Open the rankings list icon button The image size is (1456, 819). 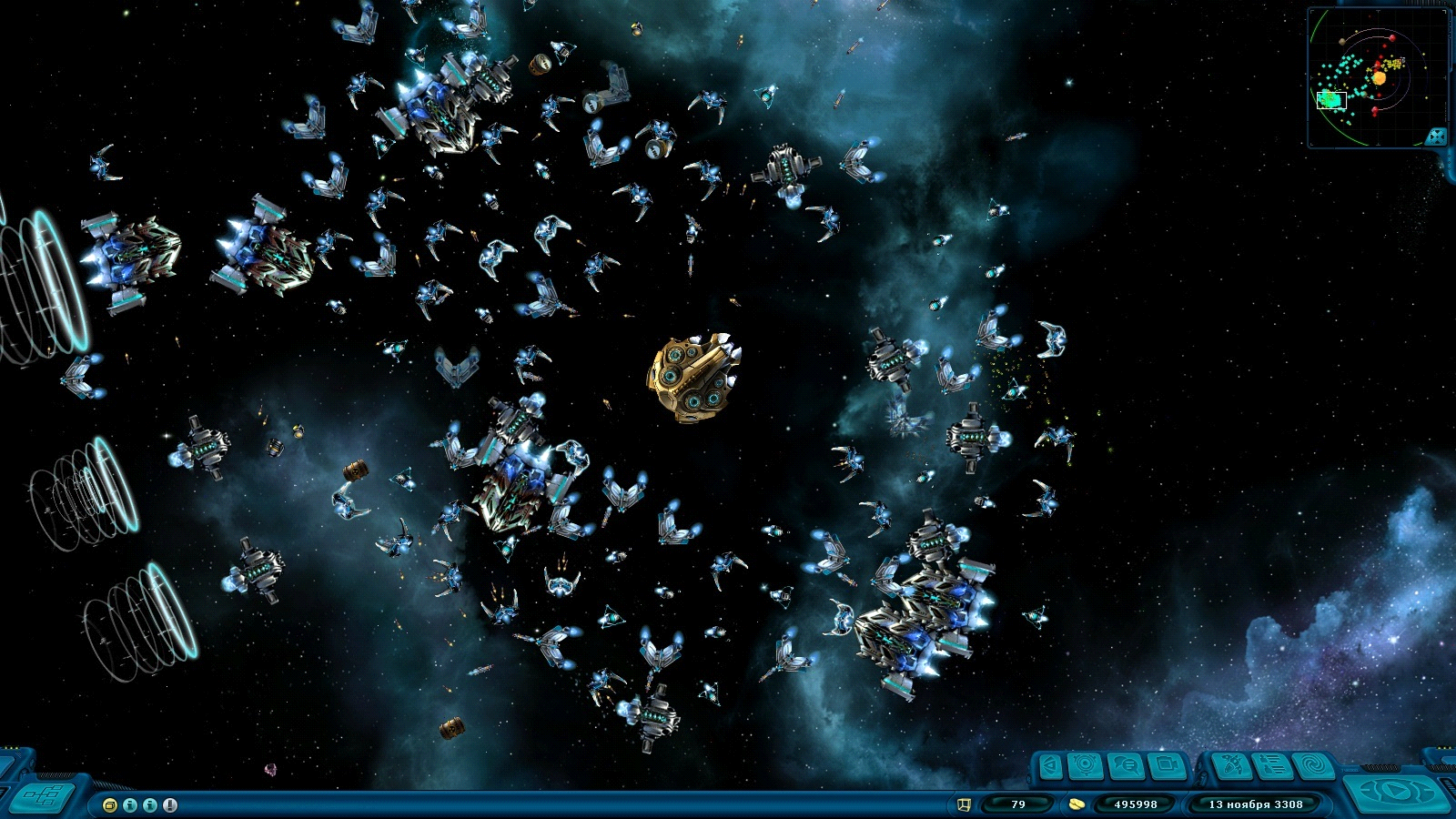[1272, 766]
